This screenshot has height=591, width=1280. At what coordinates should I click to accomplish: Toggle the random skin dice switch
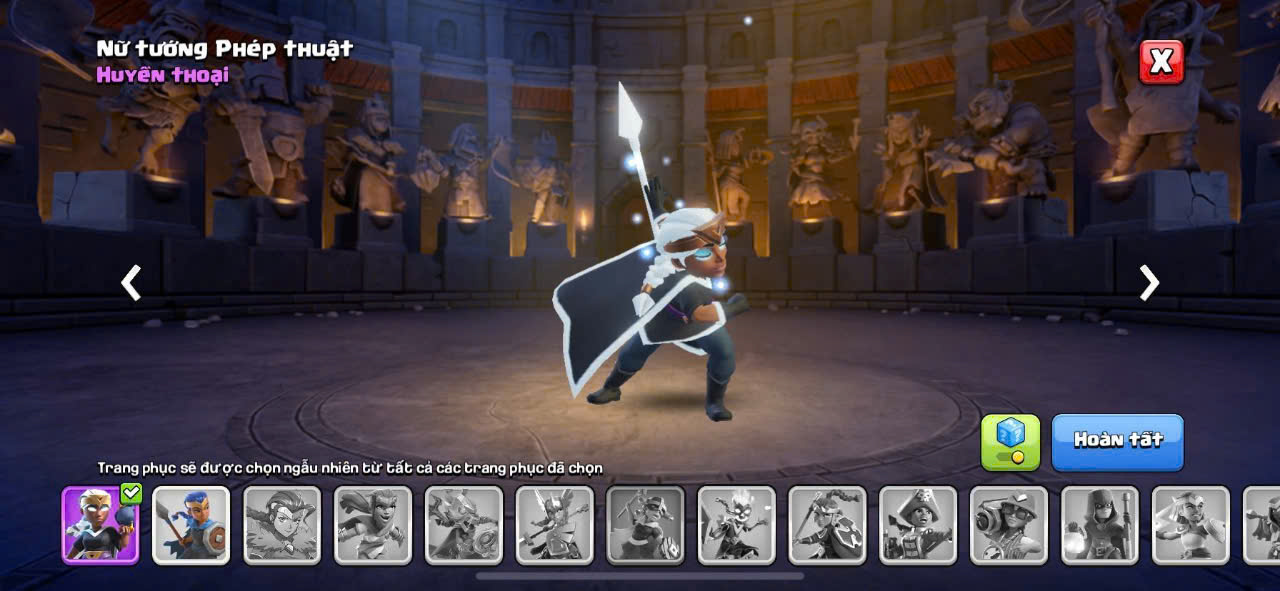point(1010,442)
